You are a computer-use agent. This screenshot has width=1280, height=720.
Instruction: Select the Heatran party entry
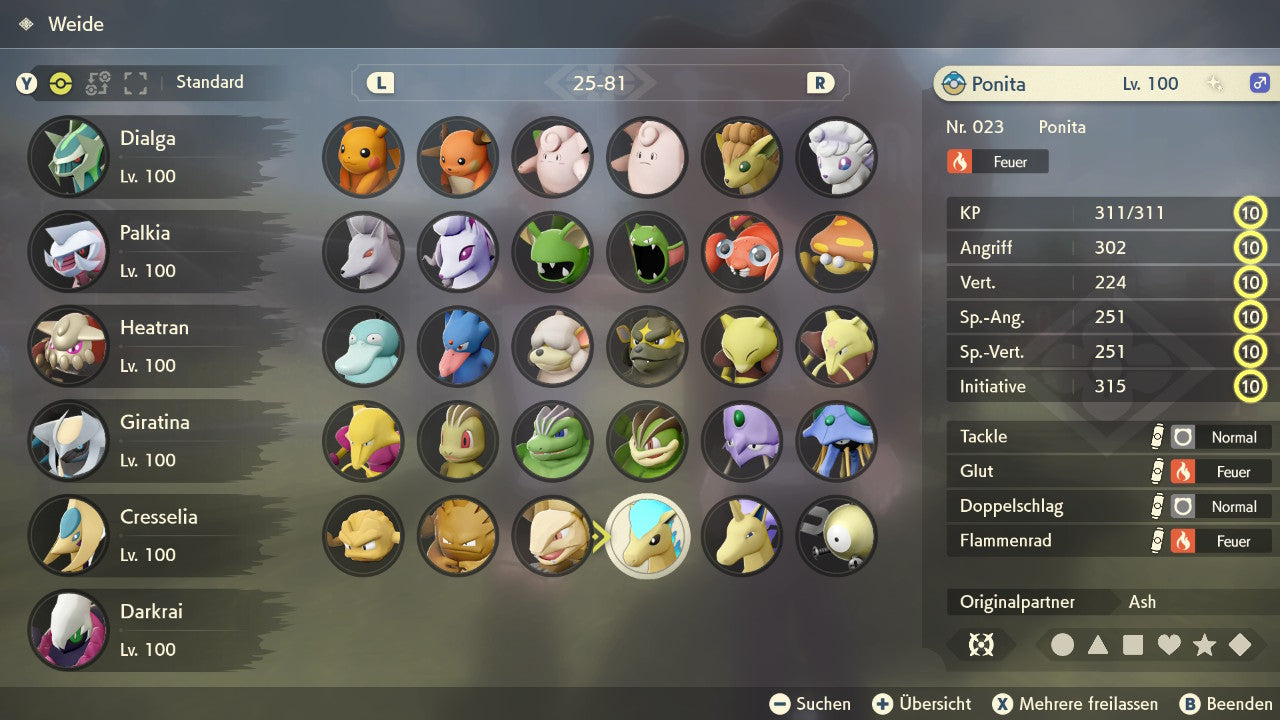coord(150,346)
